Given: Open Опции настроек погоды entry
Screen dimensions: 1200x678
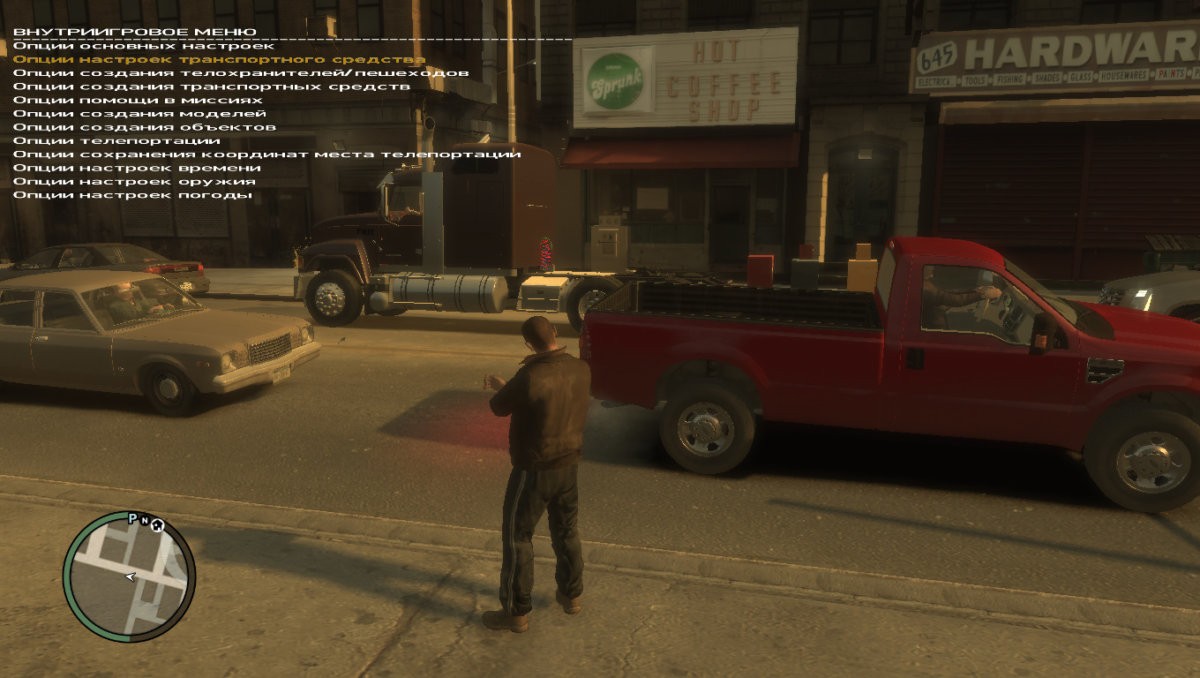Looking at the screenshot, I should coord(132,195).
